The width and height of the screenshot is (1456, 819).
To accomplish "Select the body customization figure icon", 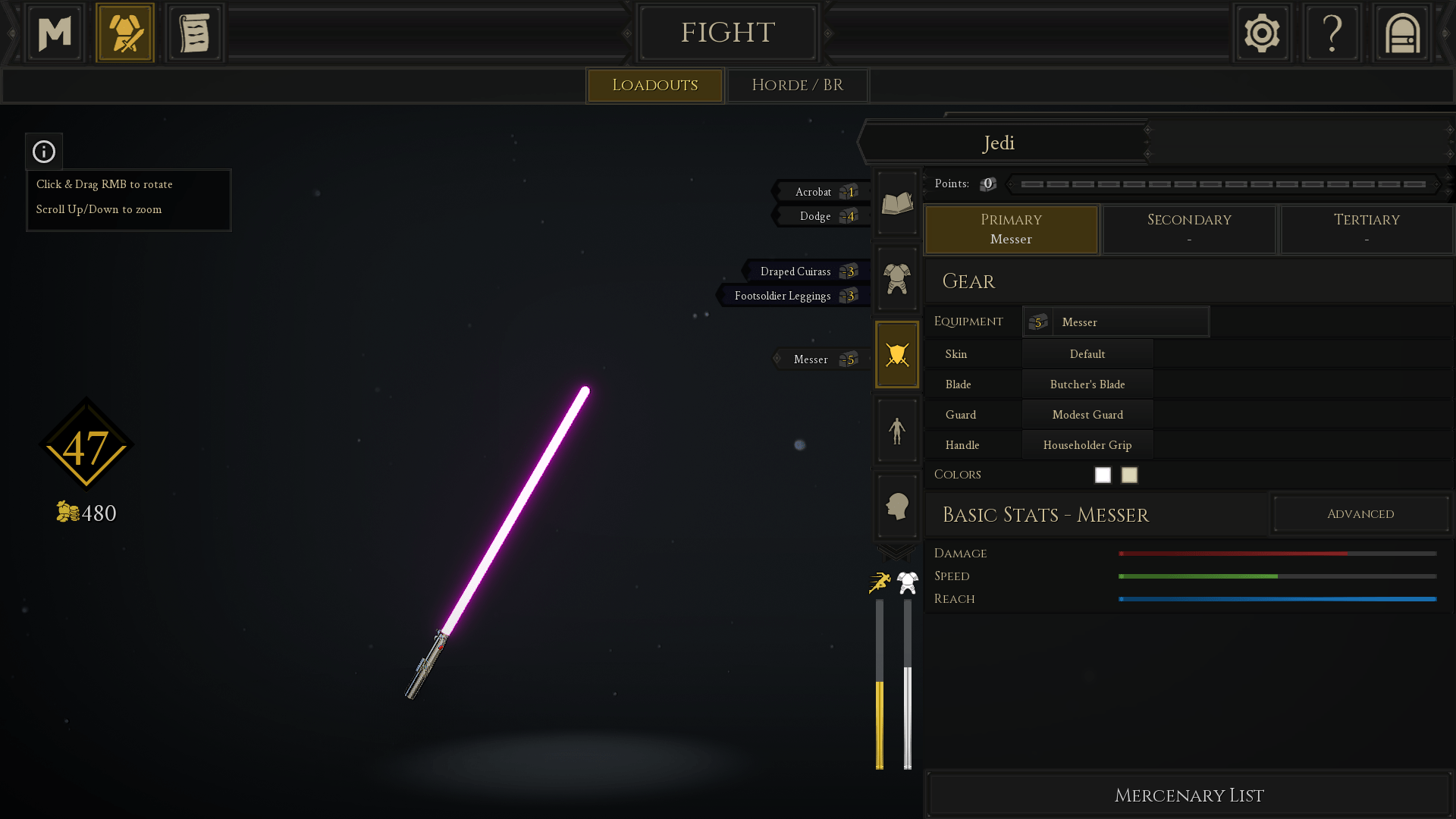I will tap(896, 430).
